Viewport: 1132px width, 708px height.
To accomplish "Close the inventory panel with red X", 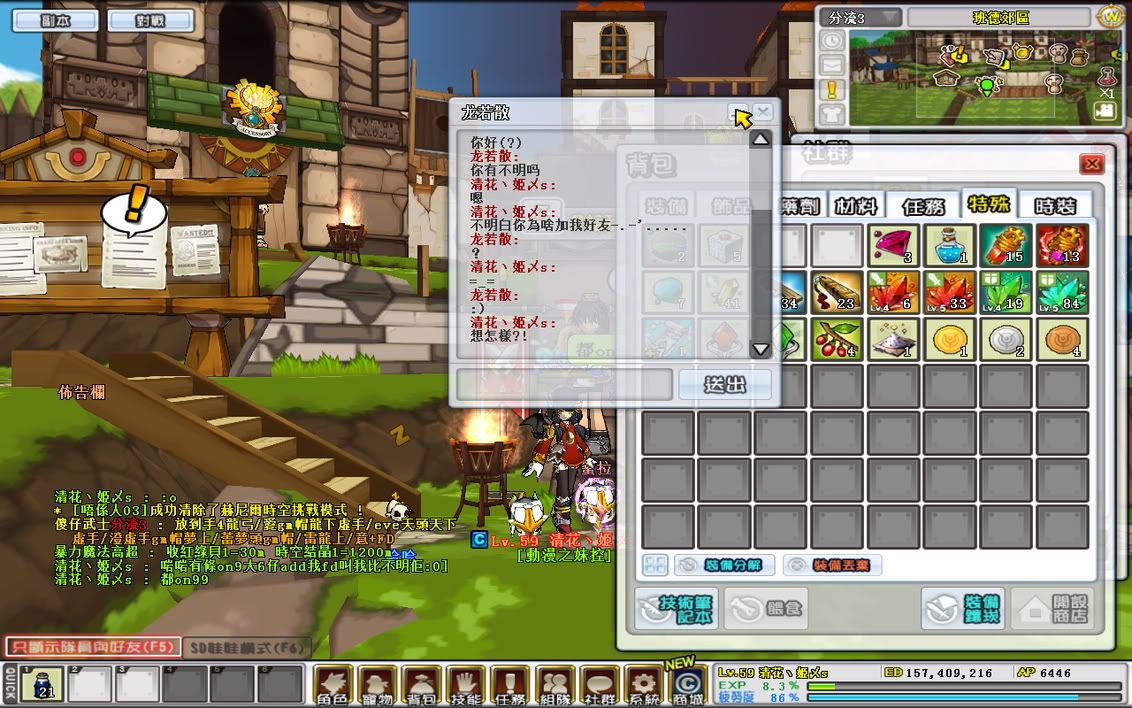I will click(x=1092, y=164).
